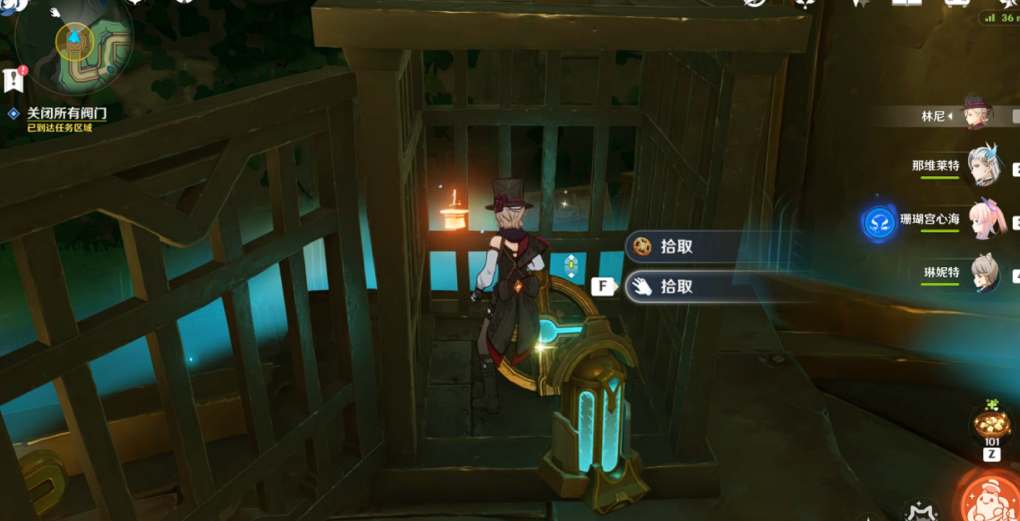Switch to party member 琳妮特
The width and height of the screenshot is (1020, 521).
983,272
